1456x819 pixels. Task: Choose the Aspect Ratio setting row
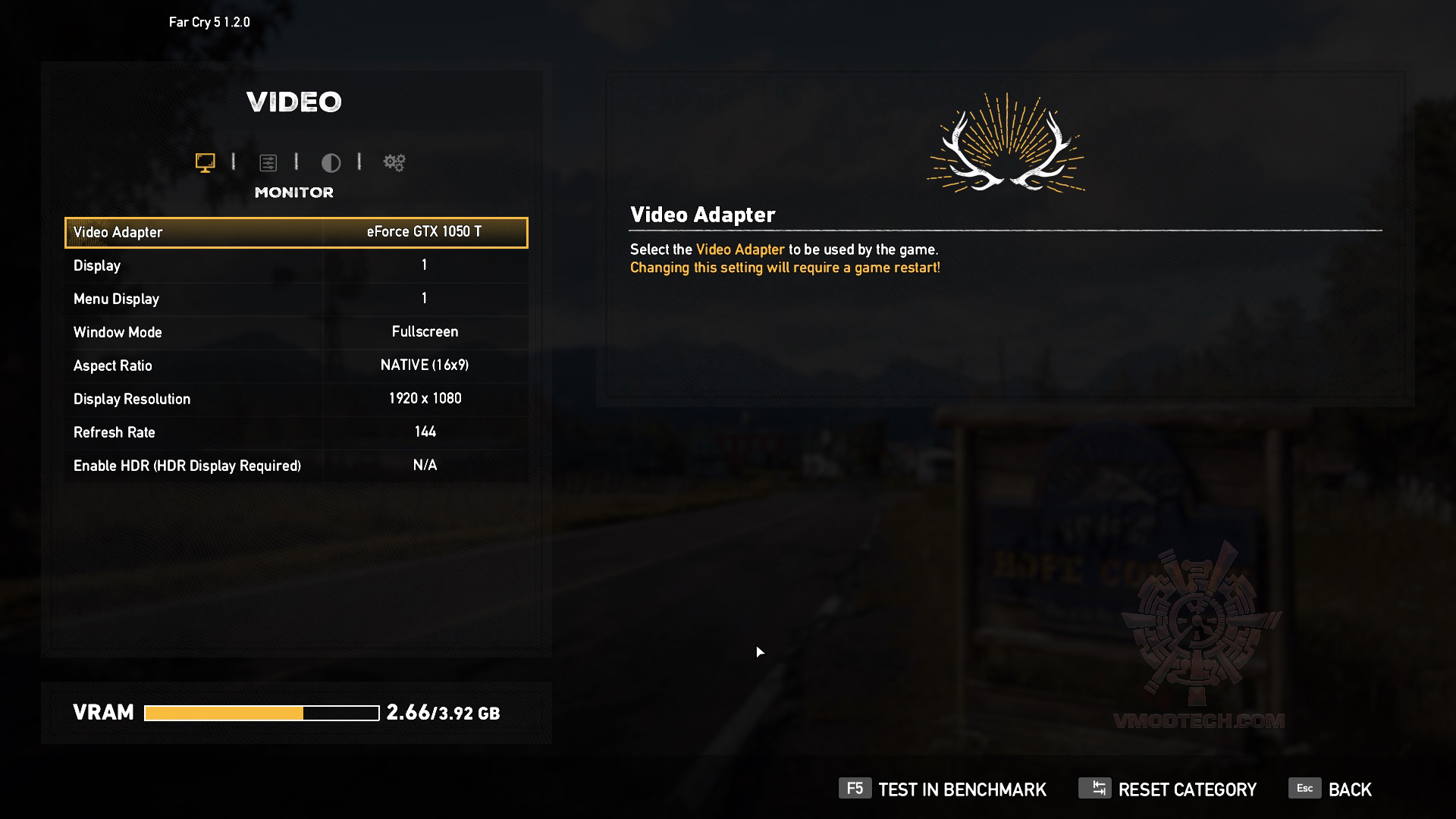tap(296, 366)
